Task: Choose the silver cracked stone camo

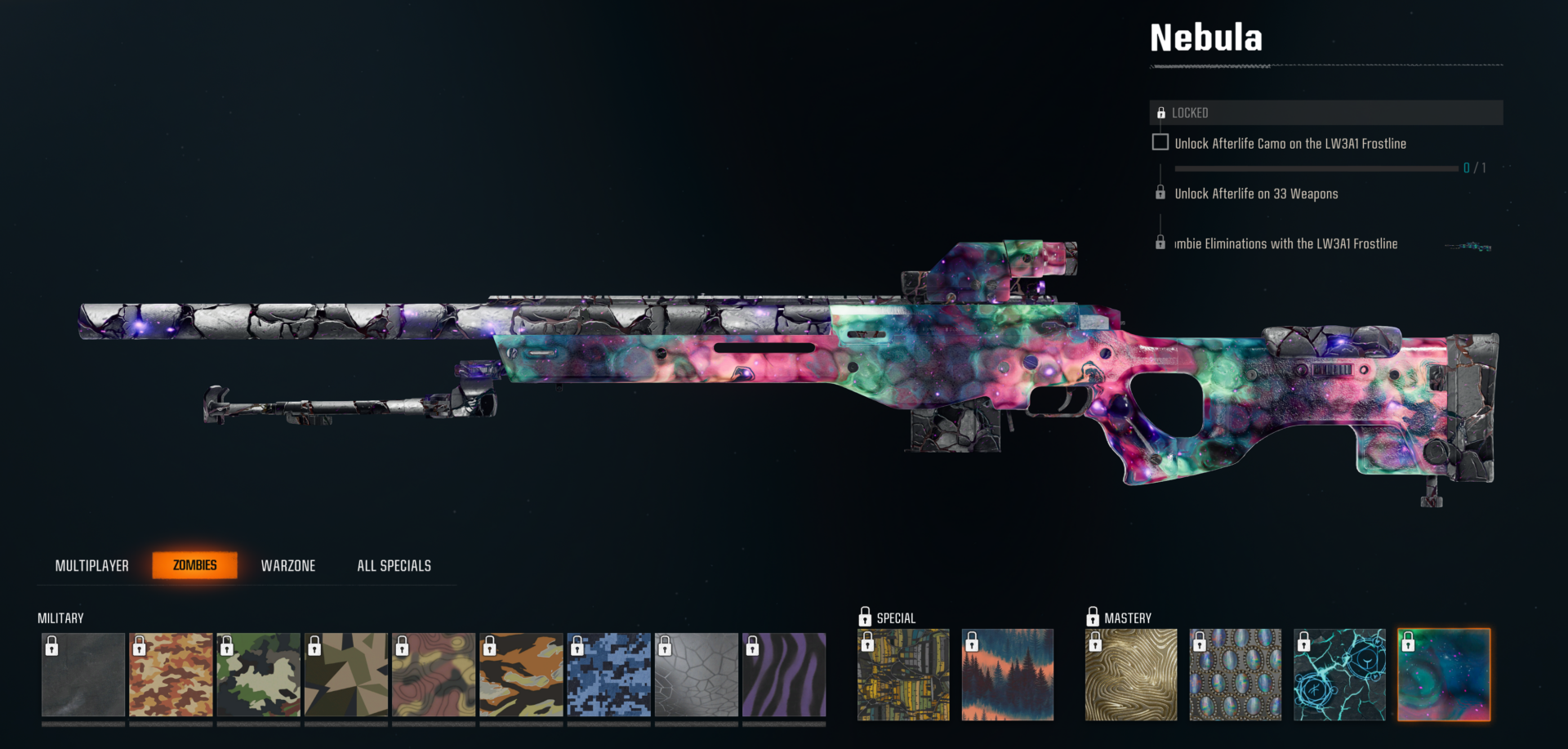Action: tap(697, 675)
